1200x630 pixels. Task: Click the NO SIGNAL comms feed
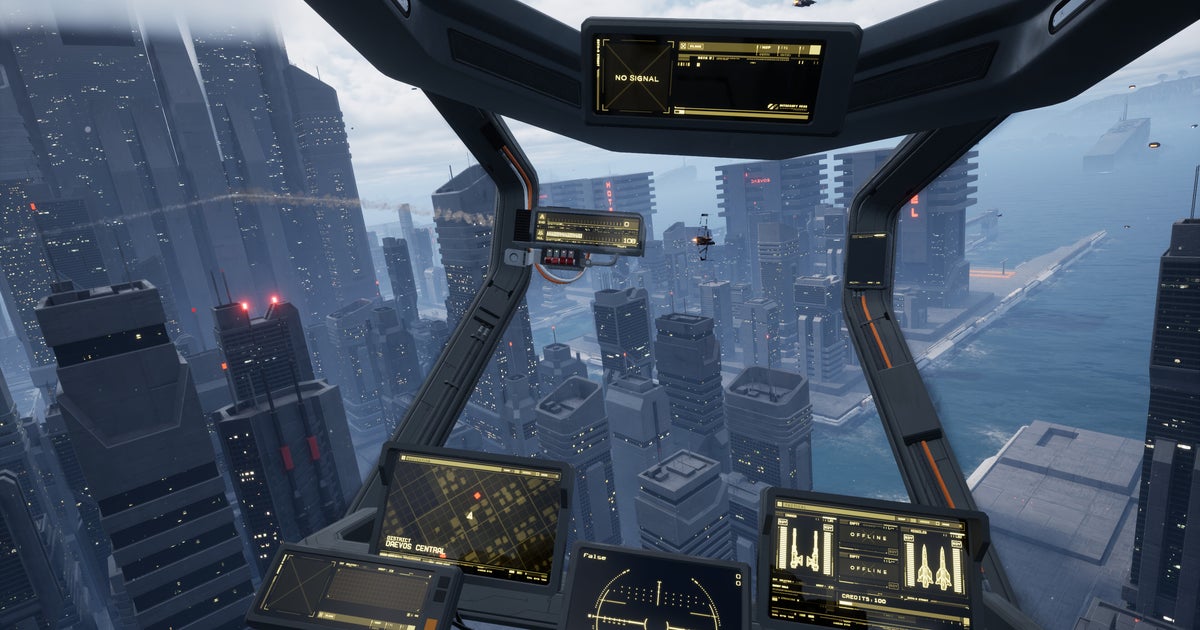634,76
